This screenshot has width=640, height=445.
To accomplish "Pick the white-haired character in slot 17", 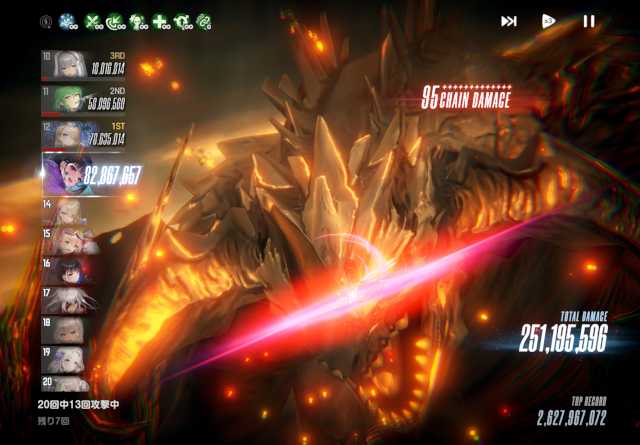I will (70, 299).
